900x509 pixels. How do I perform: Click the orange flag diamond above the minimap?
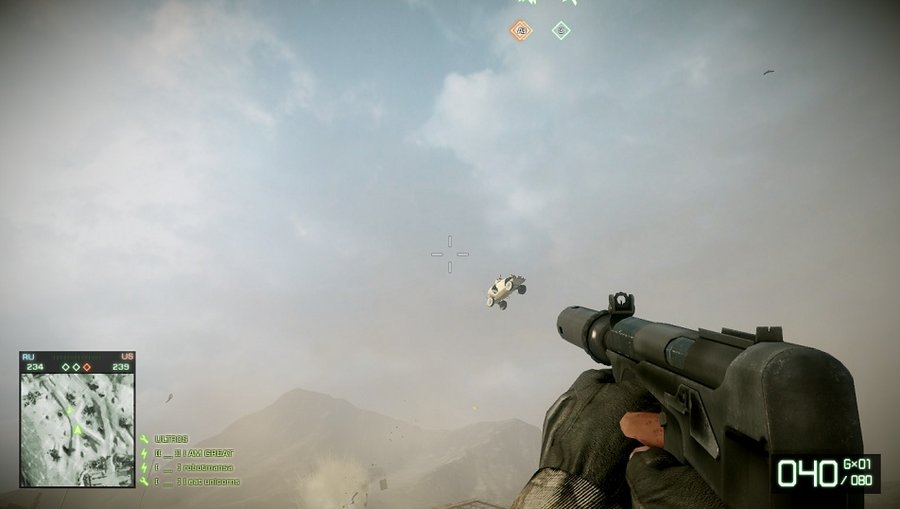tap(87, 367)
